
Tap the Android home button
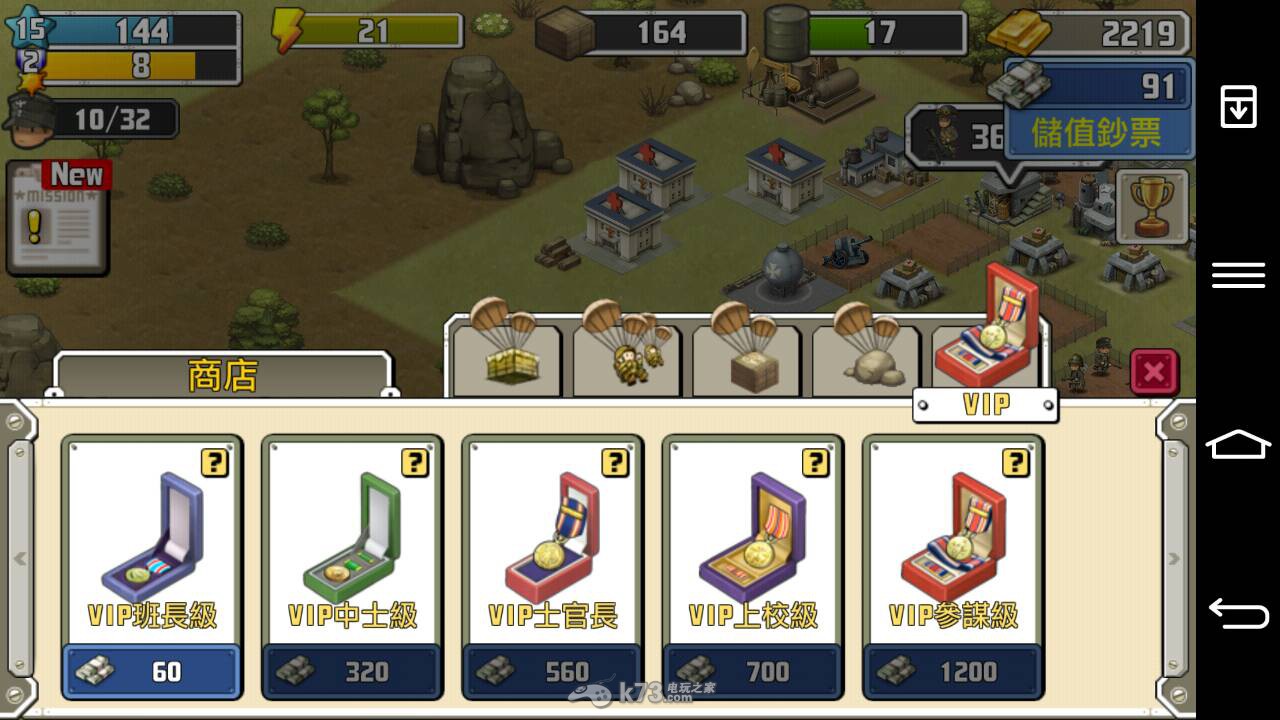pyautogui.click(x=1238, y=443)
